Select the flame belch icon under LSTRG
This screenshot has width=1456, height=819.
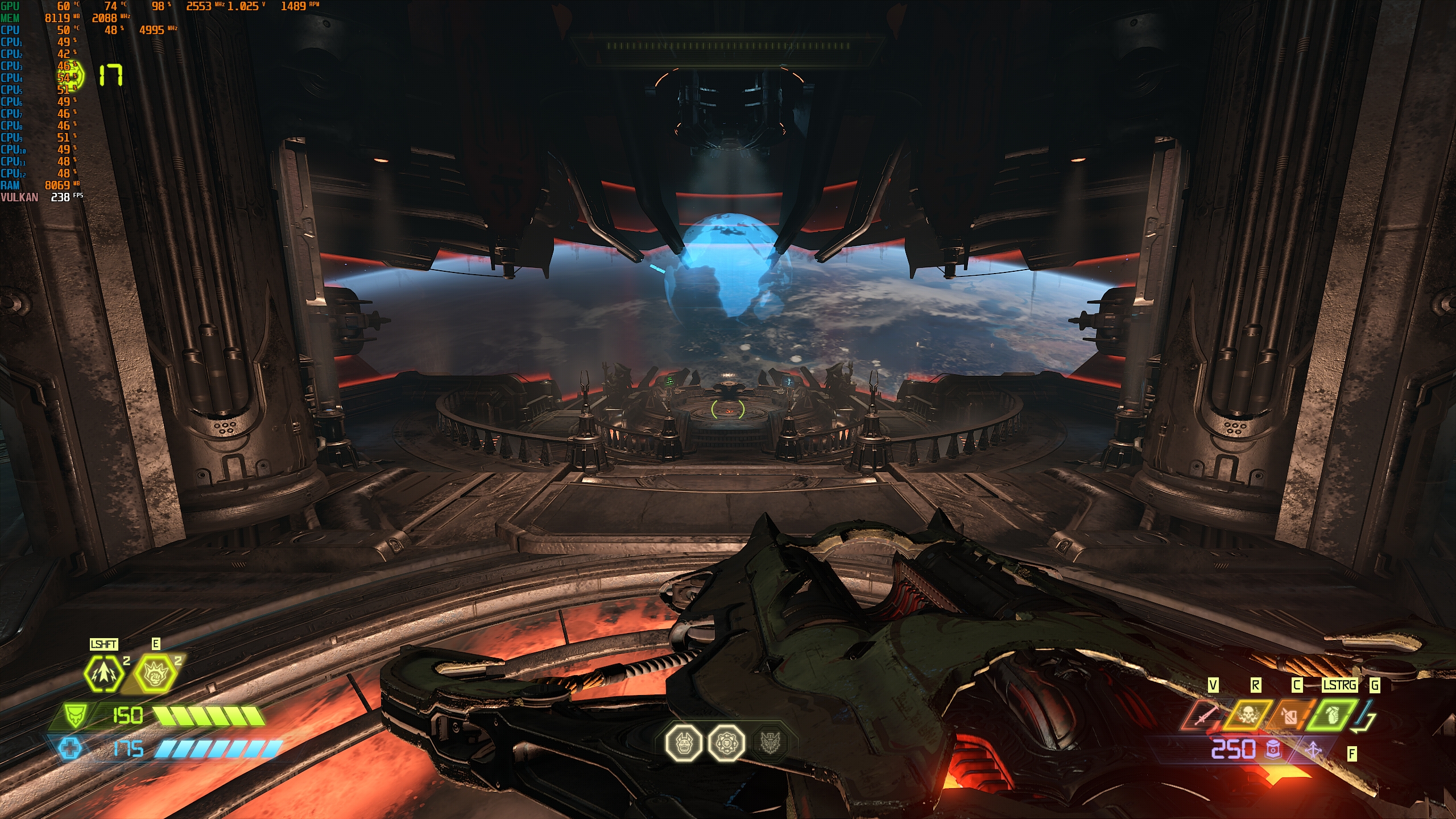pyautogui.click(x=1291, y=717)
